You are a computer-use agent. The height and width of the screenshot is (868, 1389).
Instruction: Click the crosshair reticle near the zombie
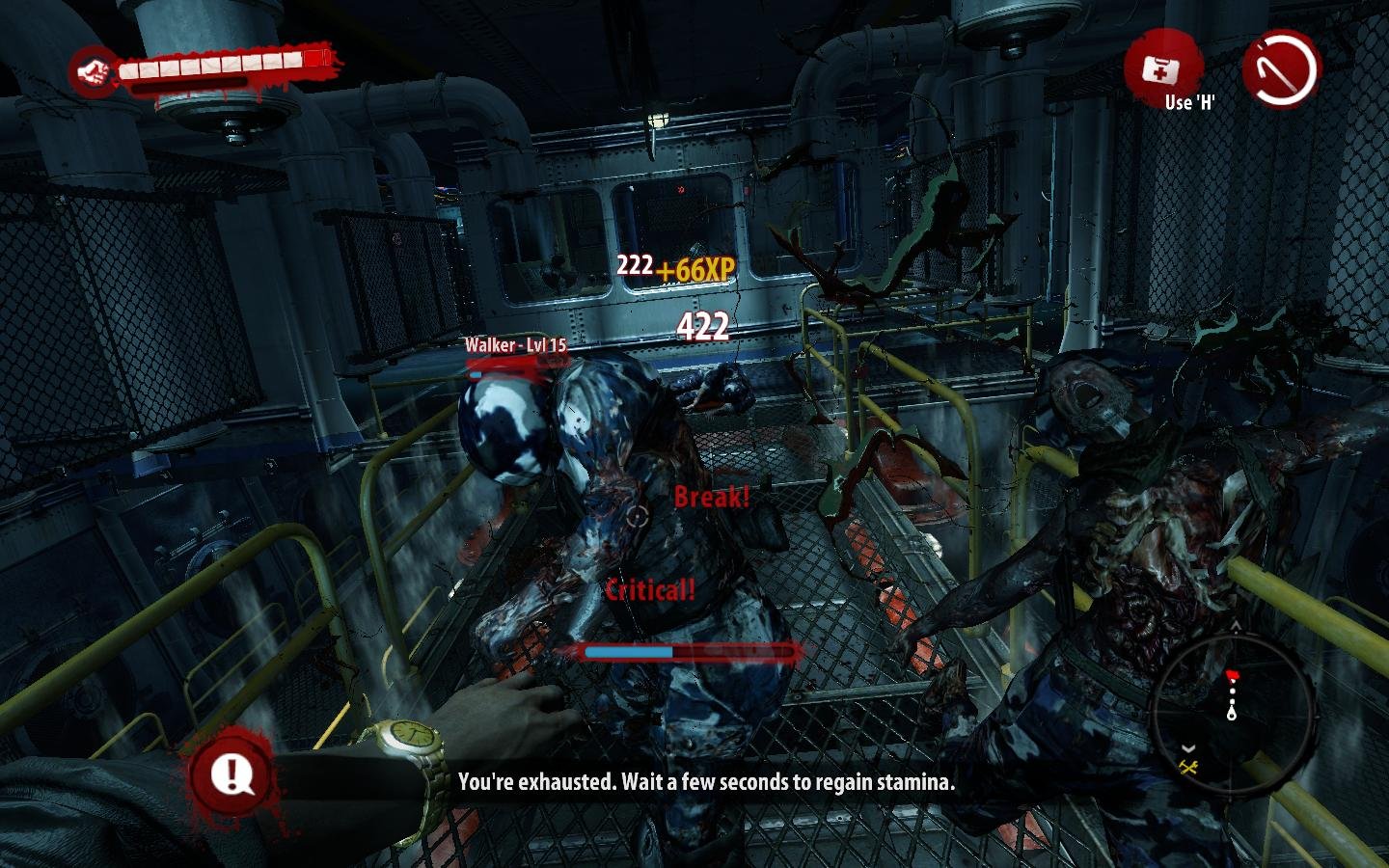(636, 518)
